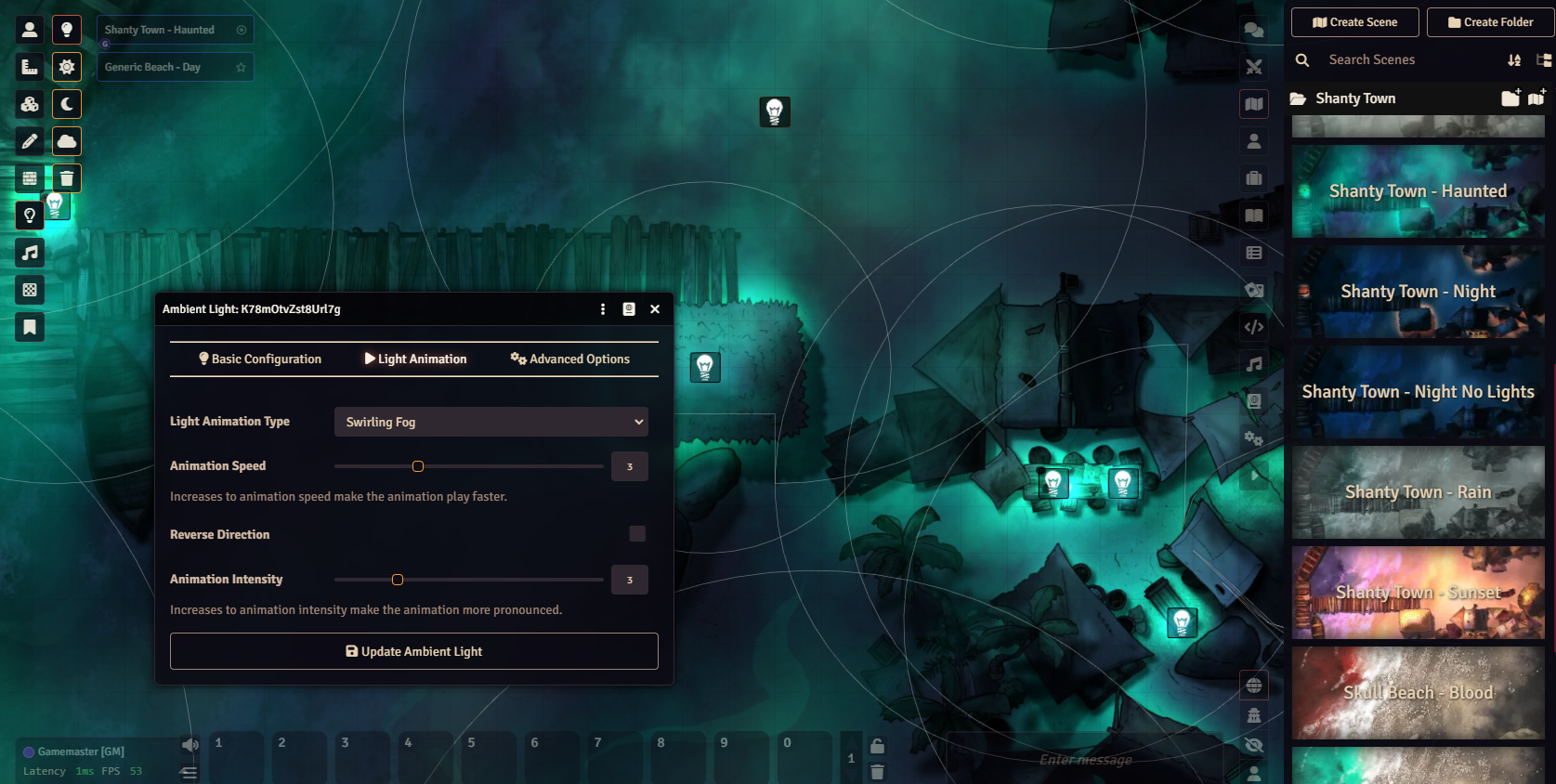1556x784 pixels.
Task: Click Update Ambient Light button
Action: click(413, 651)
